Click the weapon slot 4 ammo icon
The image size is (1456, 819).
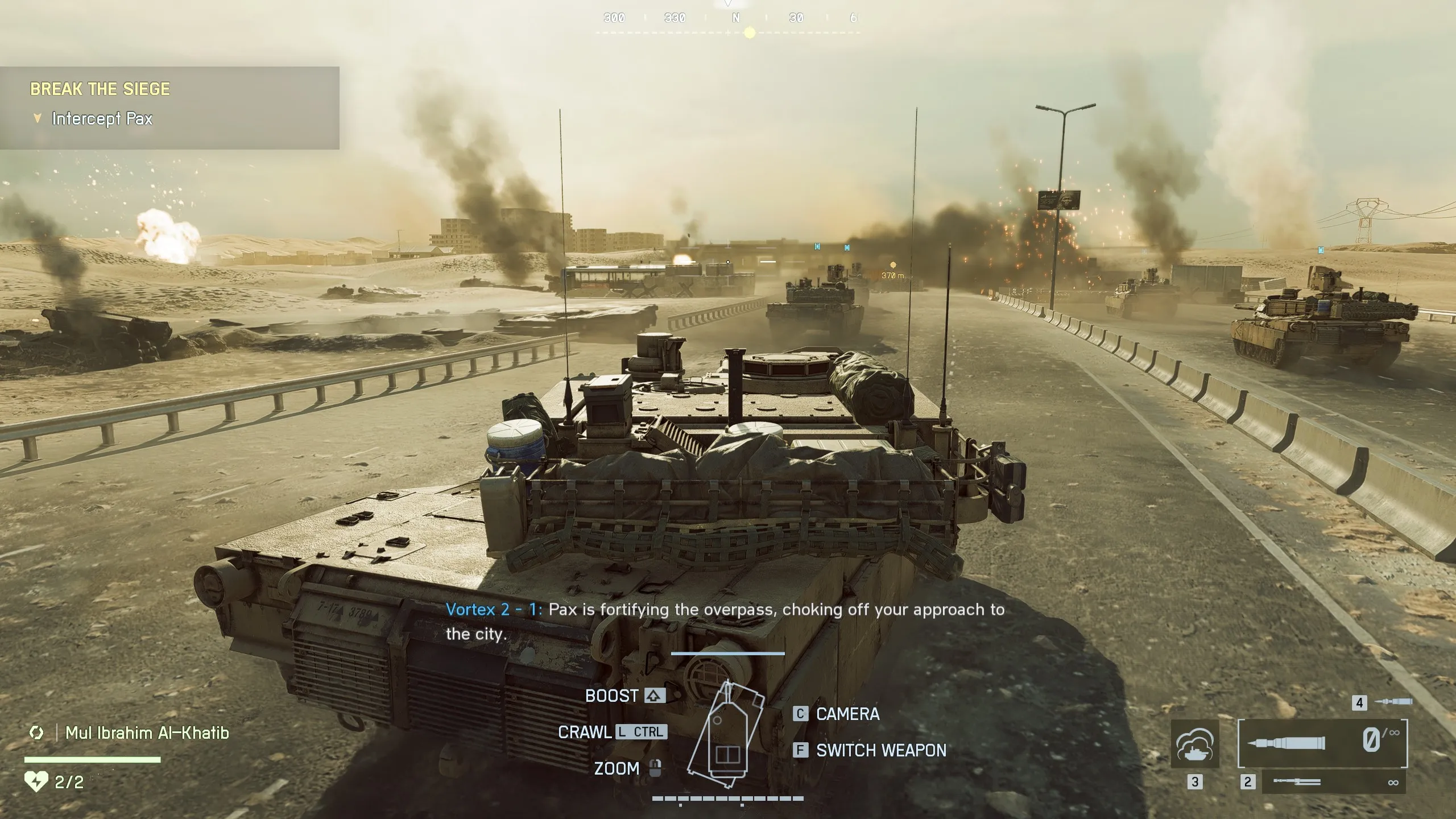pyautogui.click(x=1395, y=701)
